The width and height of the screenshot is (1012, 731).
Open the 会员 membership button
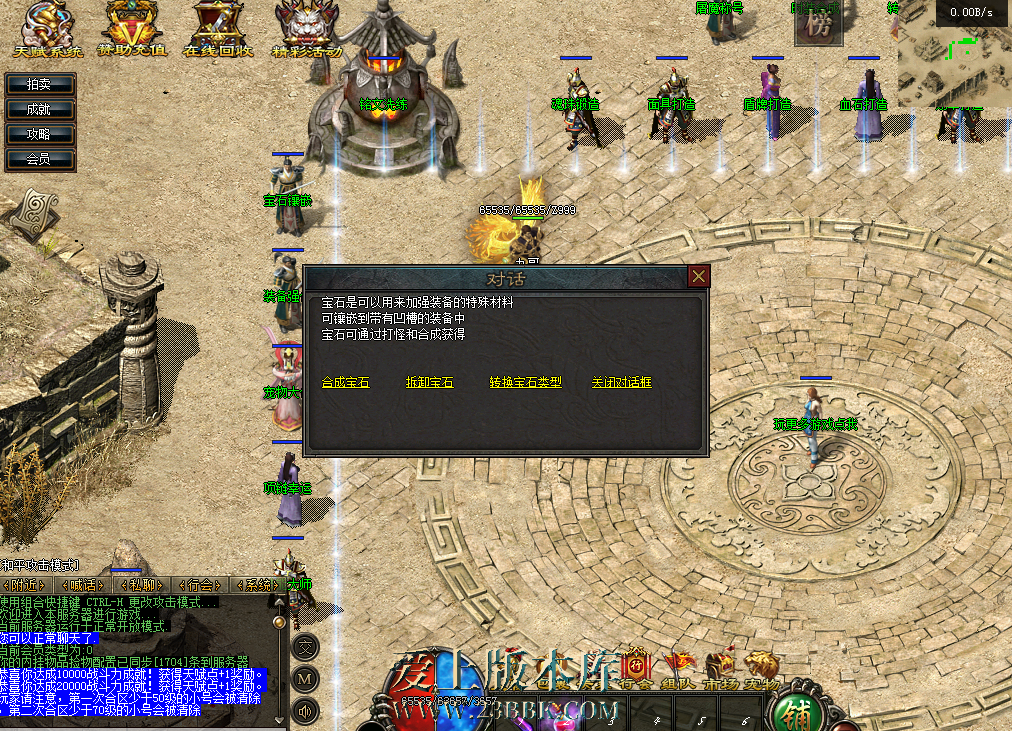(39, 158)
